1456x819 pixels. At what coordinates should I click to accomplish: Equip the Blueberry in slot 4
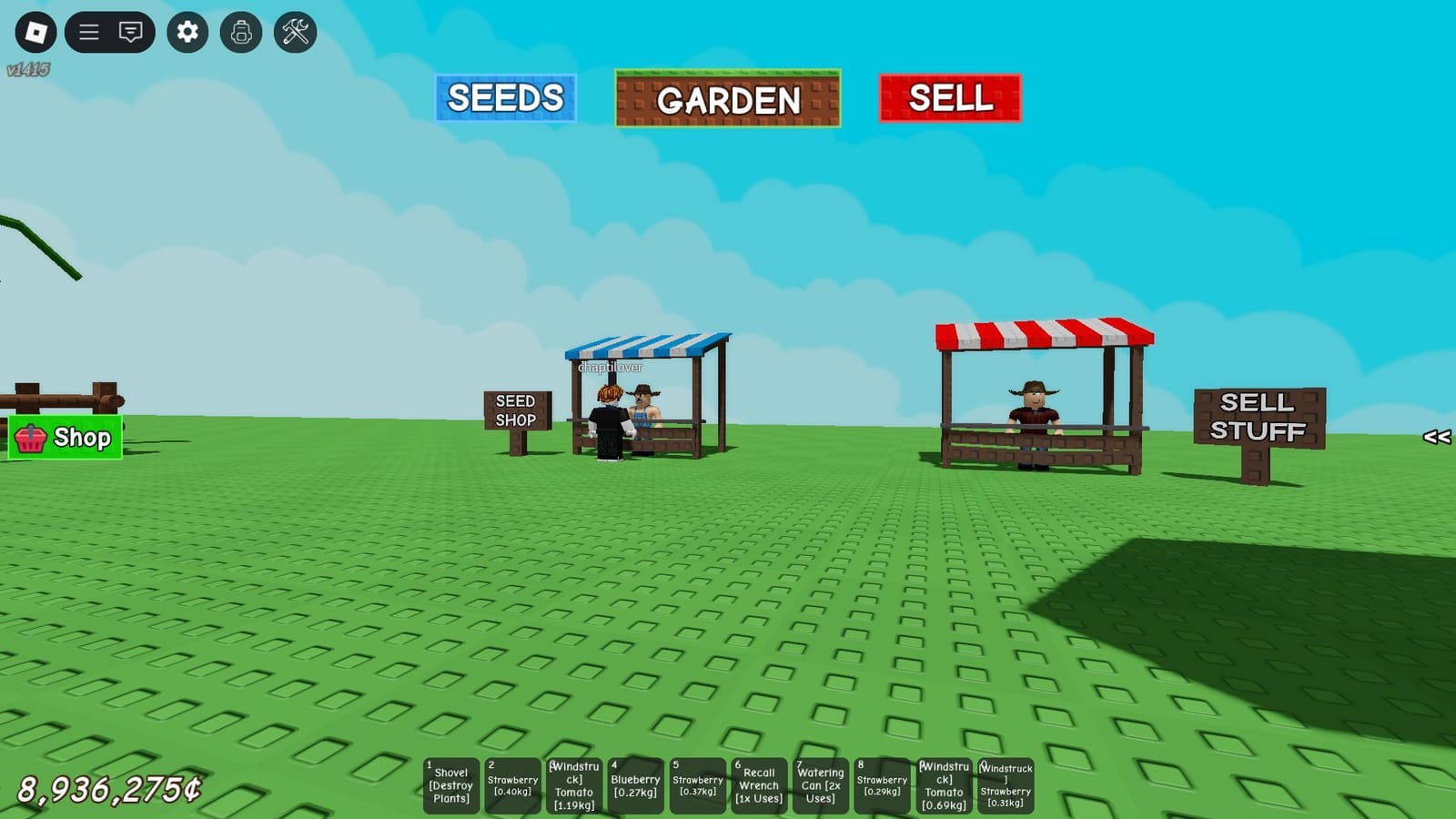[x=635, y=784]
